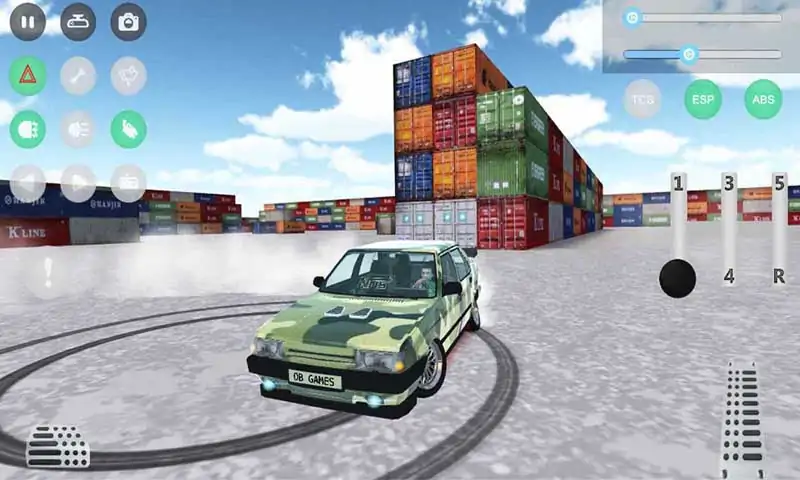Tap the exclamation mark button
This screenshot has height=480, width=800.
(47, 272)
